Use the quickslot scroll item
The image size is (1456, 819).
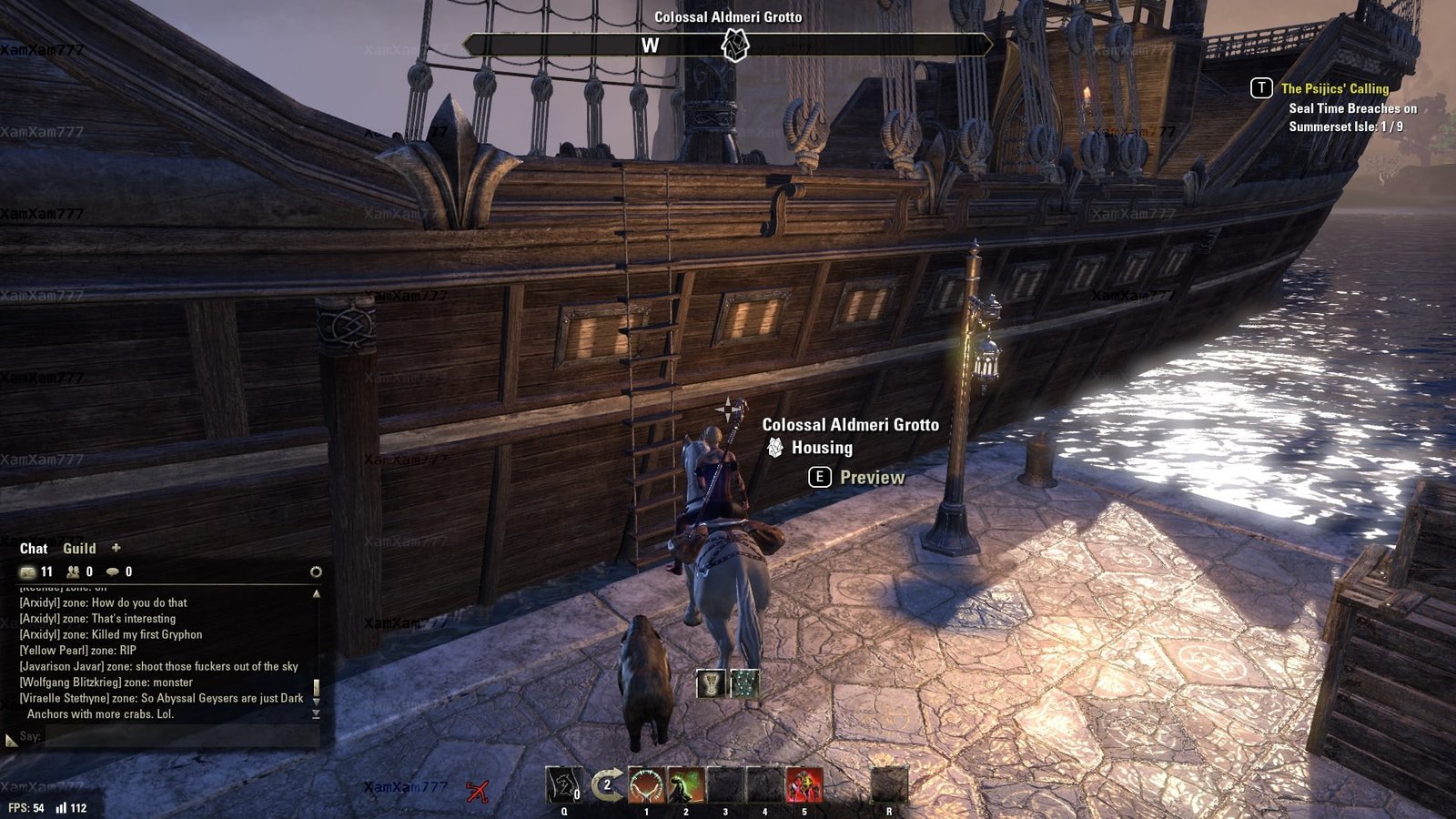564,784
